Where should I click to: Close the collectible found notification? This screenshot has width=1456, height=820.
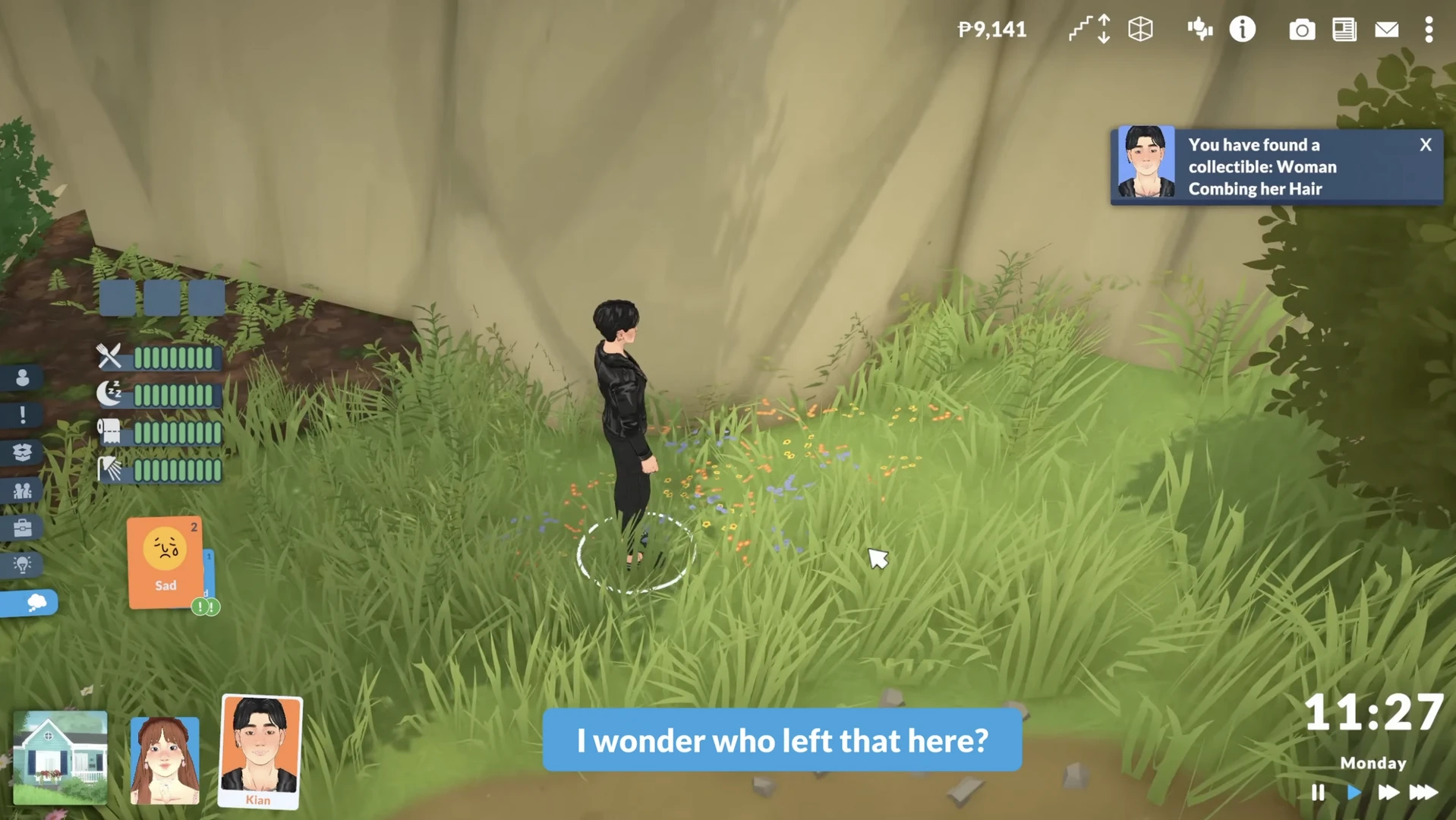[x=1425, y=144]
